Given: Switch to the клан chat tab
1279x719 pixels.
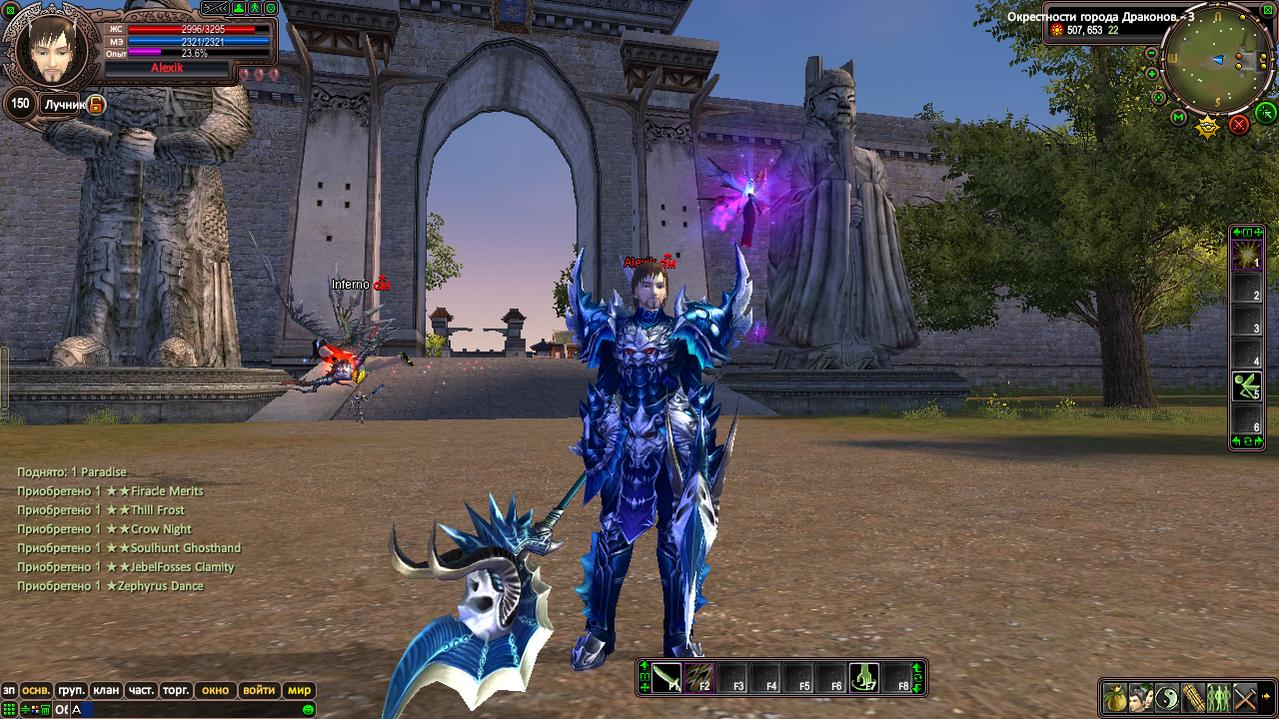Looking at the screenshot, I should tap(105, 690).
